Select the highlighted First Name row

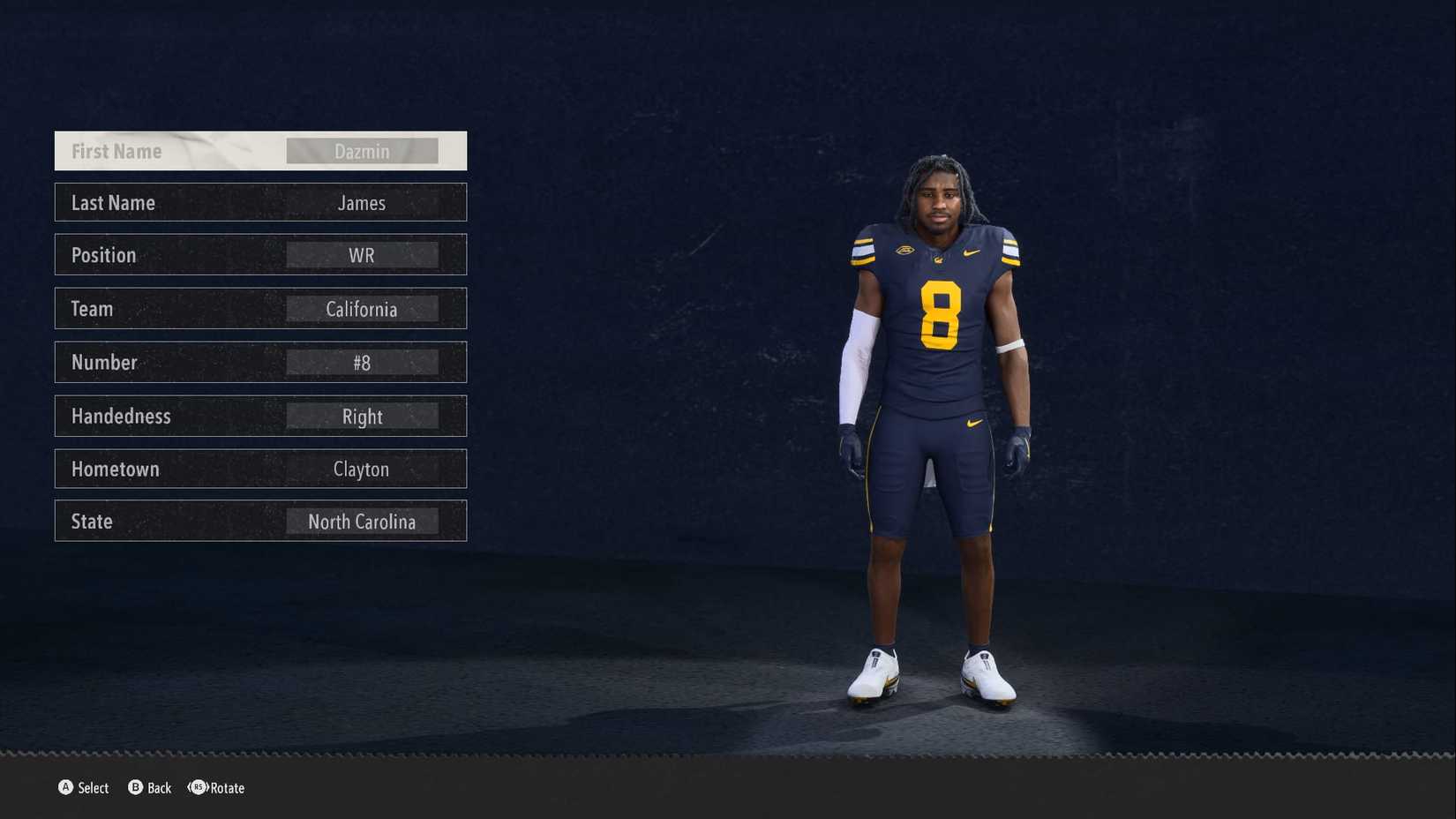[260, 150]
